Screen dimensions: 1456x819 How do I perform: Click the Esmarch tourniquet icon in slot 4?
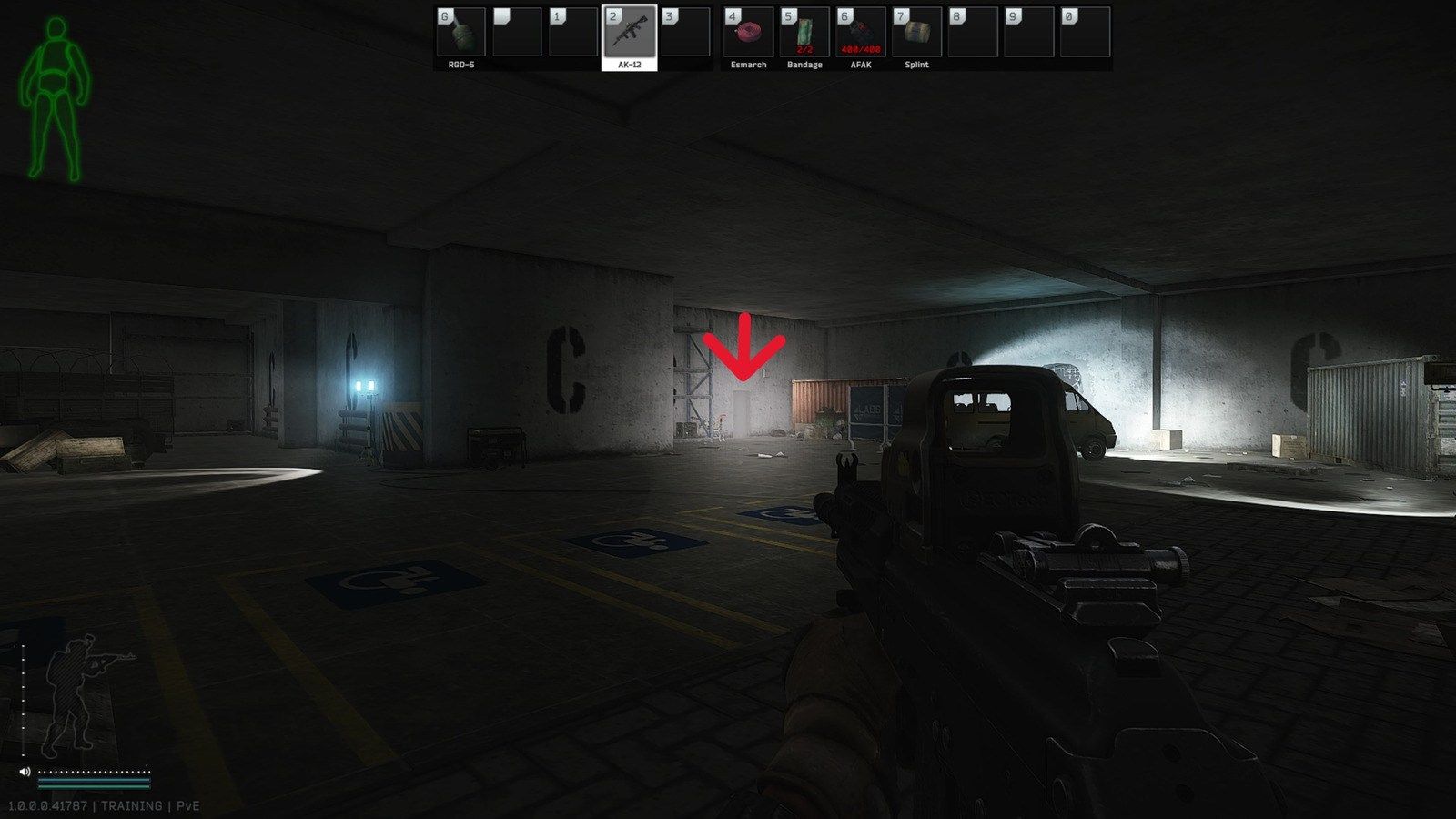pyautogui.click(x=746, y=34)
